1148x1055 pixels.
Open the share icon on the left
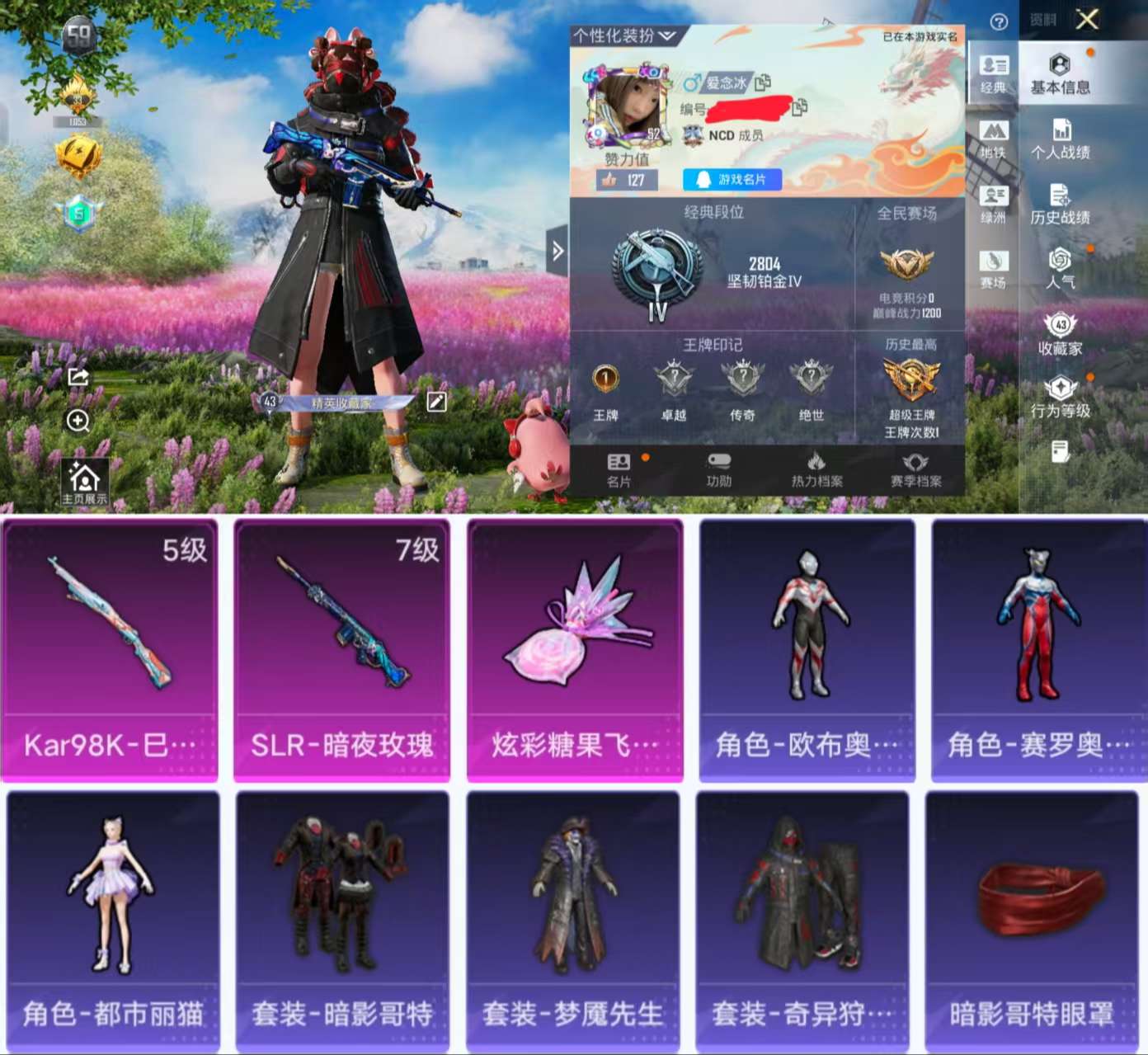tap(78, 377)
